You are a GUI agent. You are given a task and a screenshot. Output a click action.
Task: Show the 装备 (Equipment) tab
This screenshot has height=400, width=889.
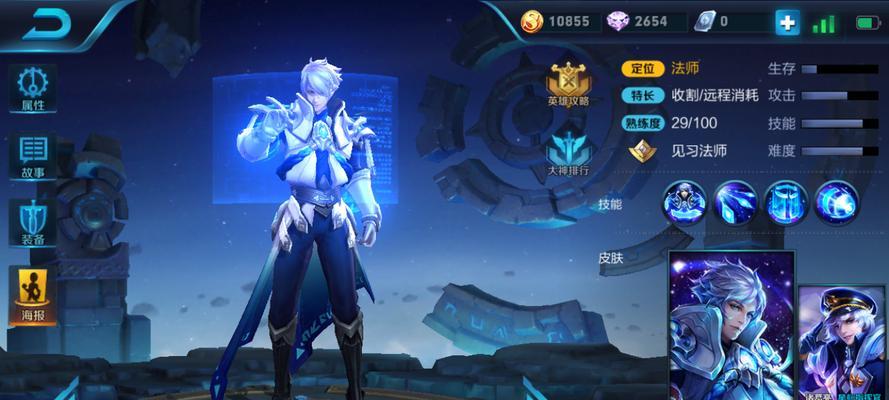click(33, 224)
